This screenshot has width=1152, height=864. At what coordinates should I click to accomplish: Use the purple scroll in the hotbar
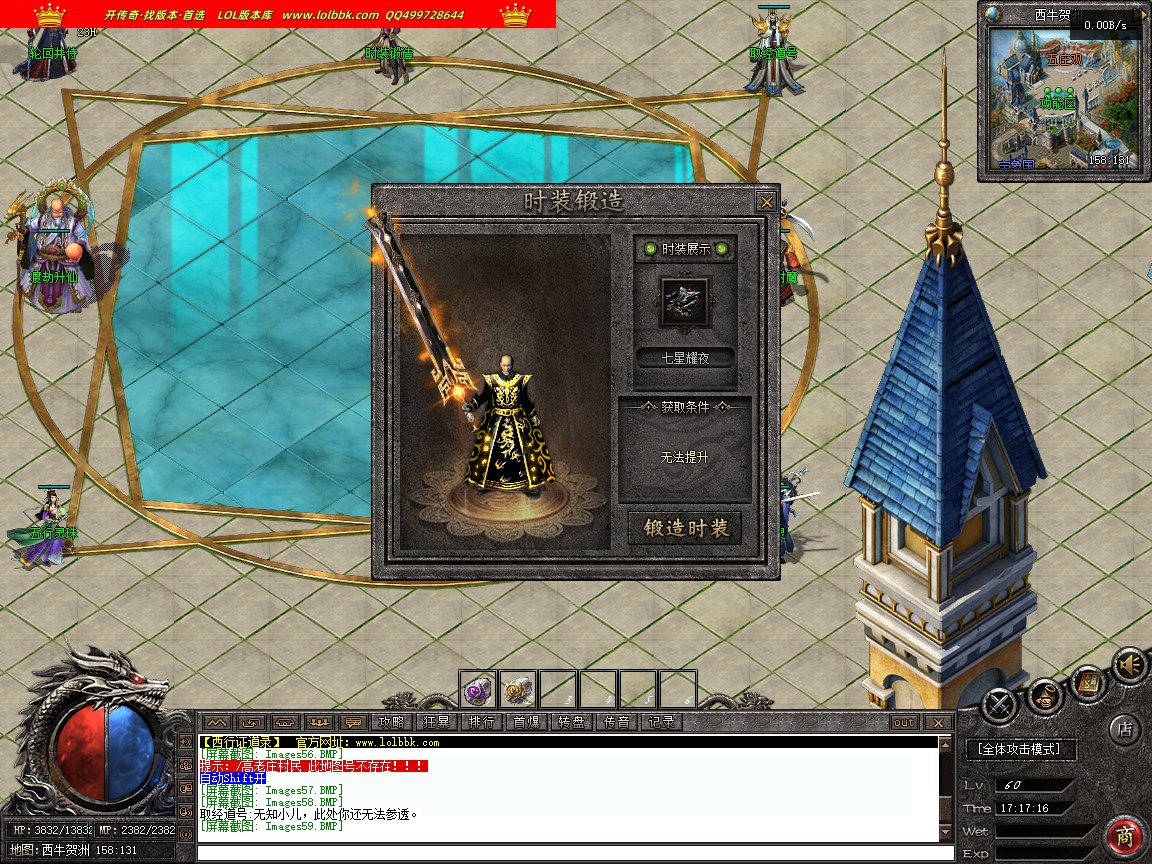[x=478, y=689]
